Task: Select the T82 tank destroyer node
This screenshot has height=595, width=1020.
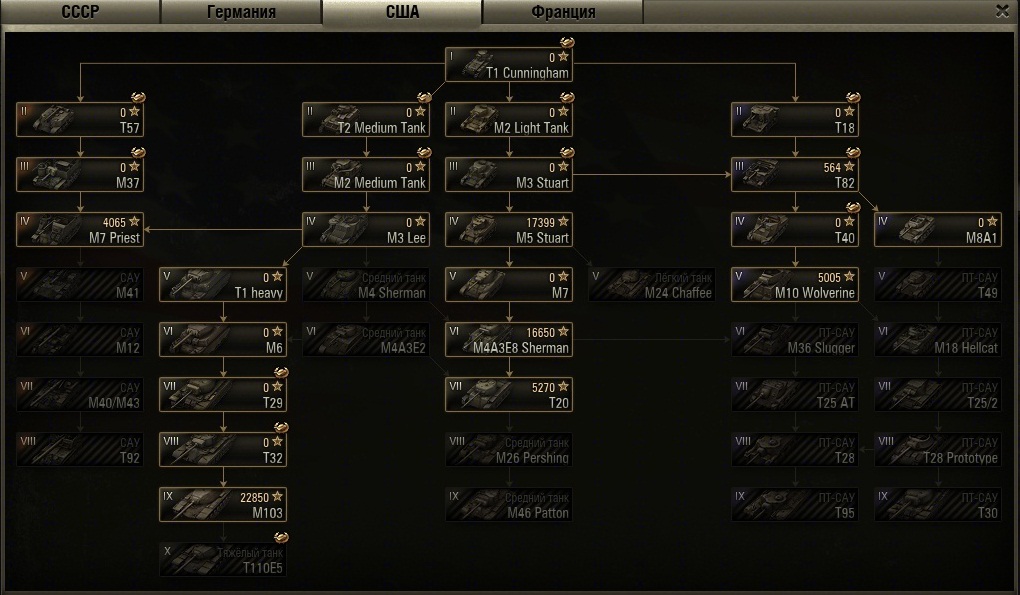Action: (795, 175)
